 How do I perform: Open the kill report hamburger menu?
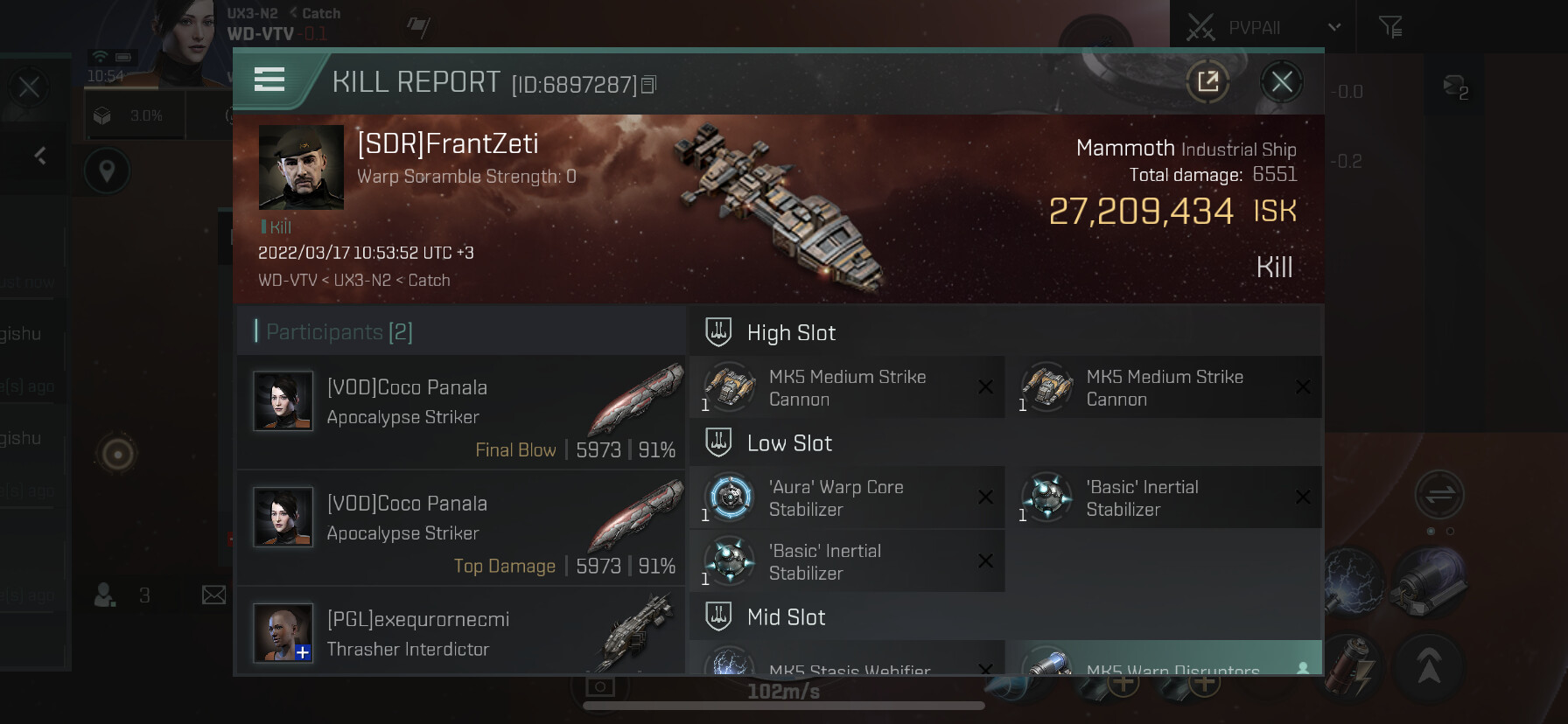(x=269, y=80)
